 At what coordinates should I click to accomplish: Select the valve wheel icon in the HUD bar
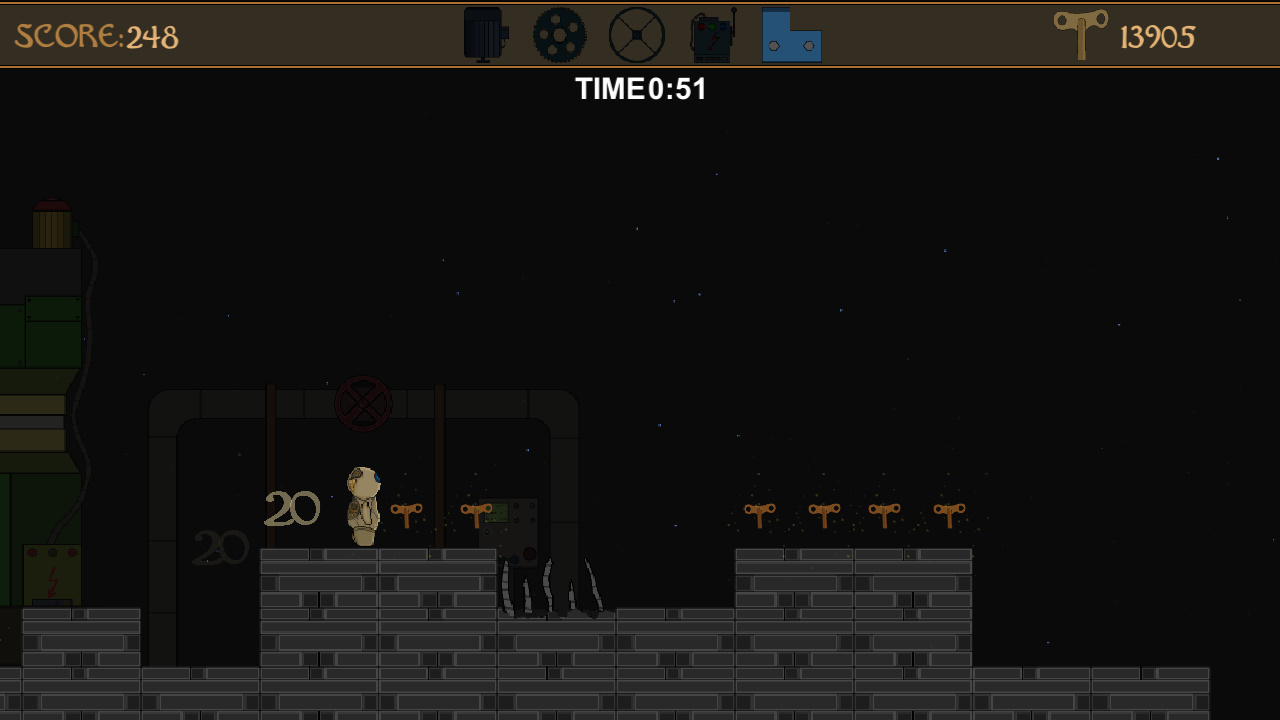click(637, 33)
